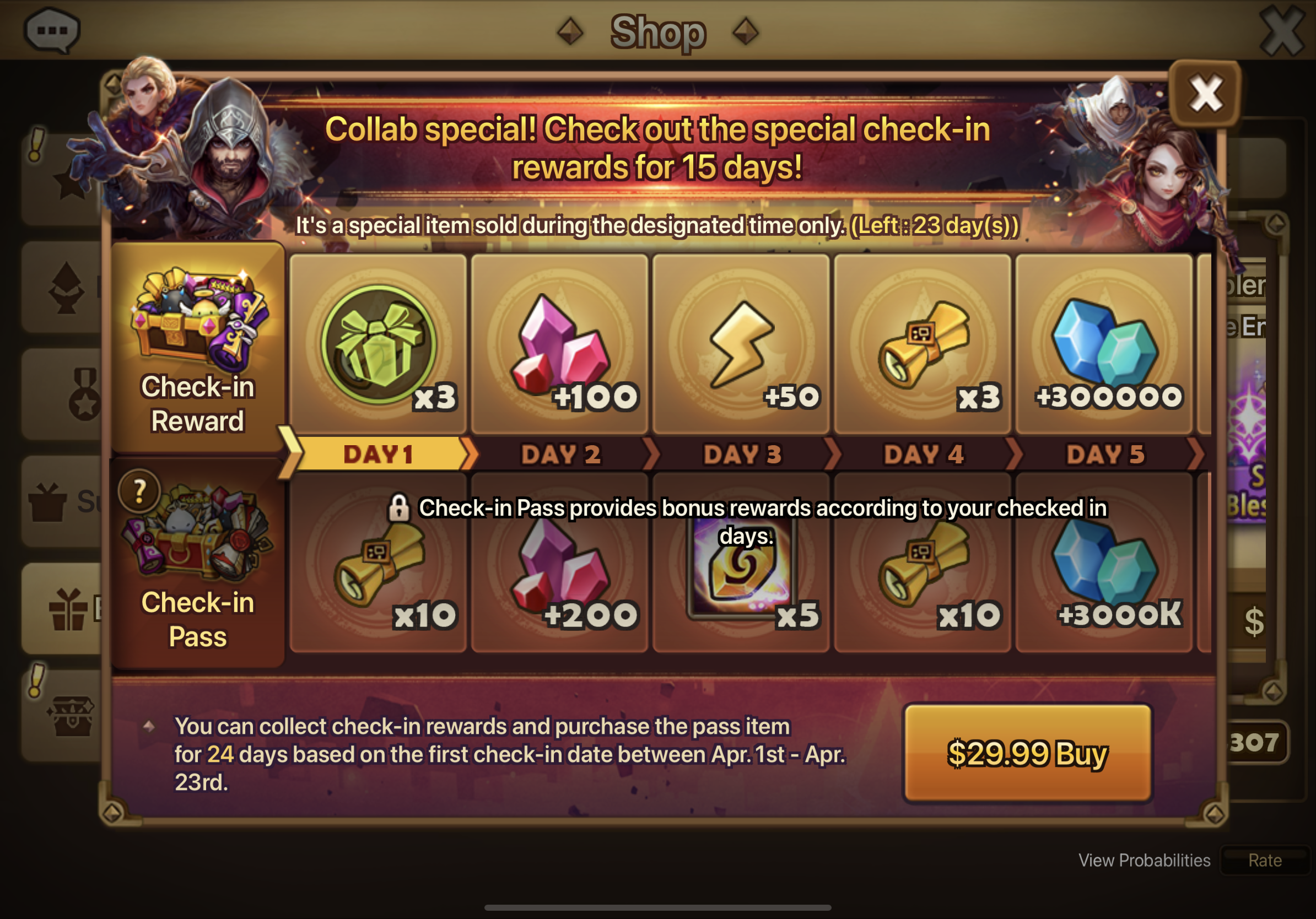Screen dimensions: 1316x919
Task: Select the Day 1 green gift box reward
Action: (x=378, y=344)
